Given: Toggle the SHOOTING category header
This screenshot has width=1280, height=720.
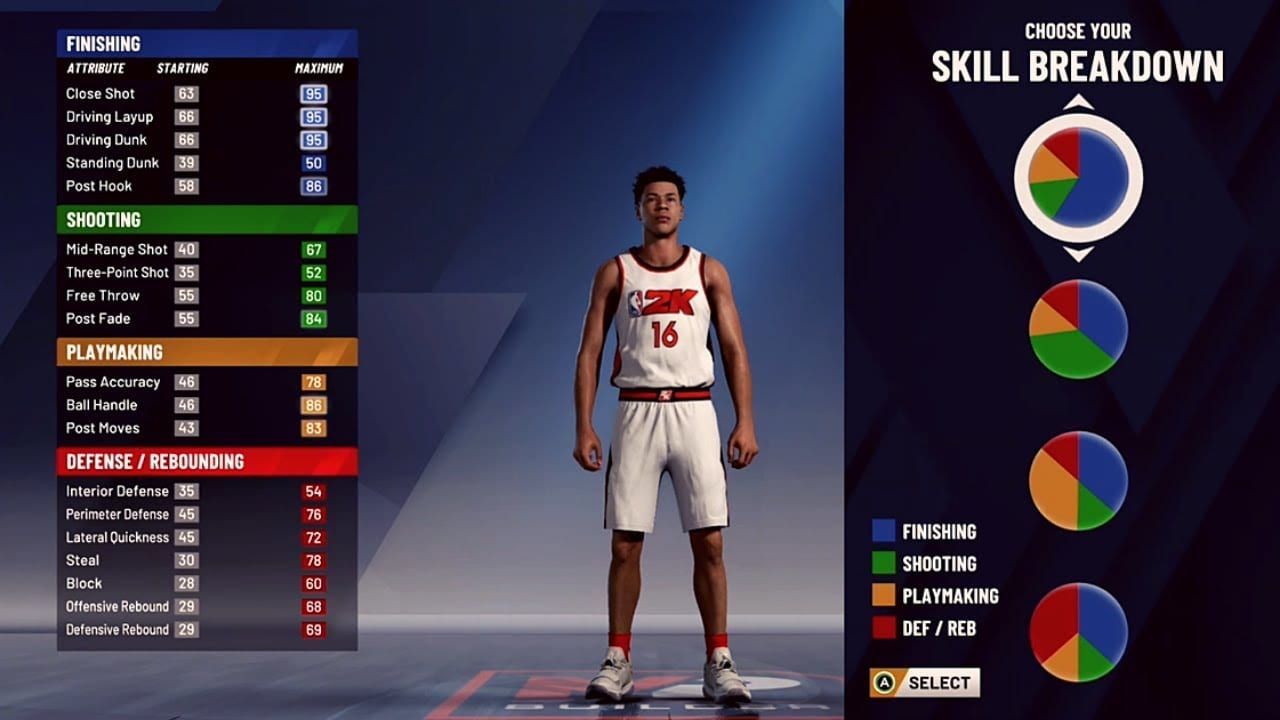Looking at the screenshot, I should click(105, 220).
